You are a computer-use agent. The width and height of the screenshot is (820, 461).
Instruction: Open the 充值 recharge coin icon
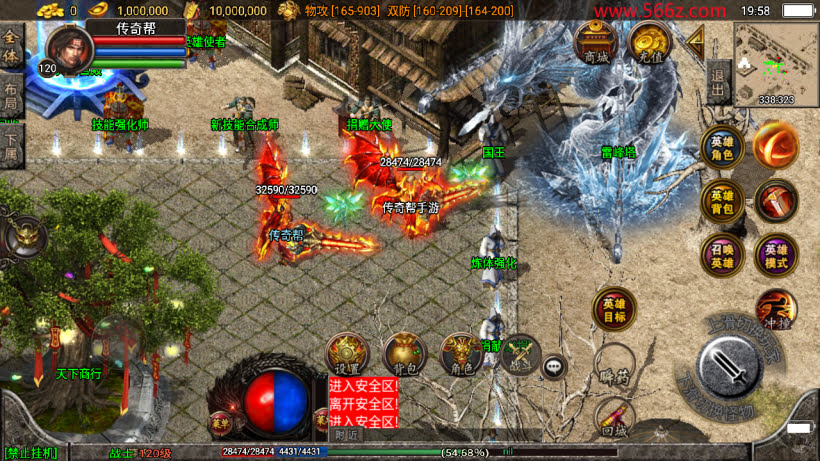click(x=649, y=44)
